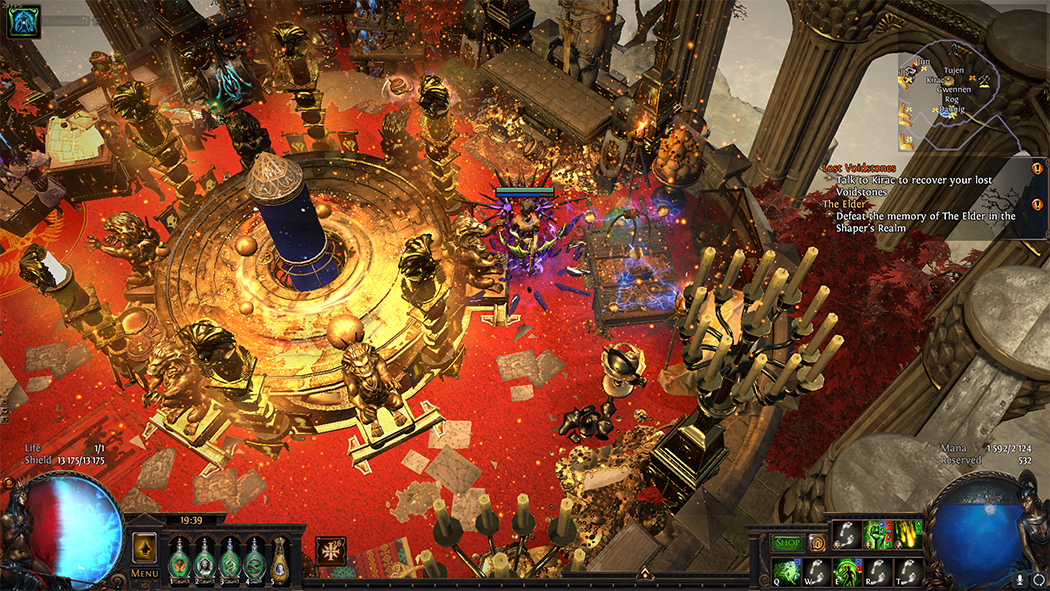1050x591 pixels.
Task: Select the Q skill slot
Action: pos(787,571)
